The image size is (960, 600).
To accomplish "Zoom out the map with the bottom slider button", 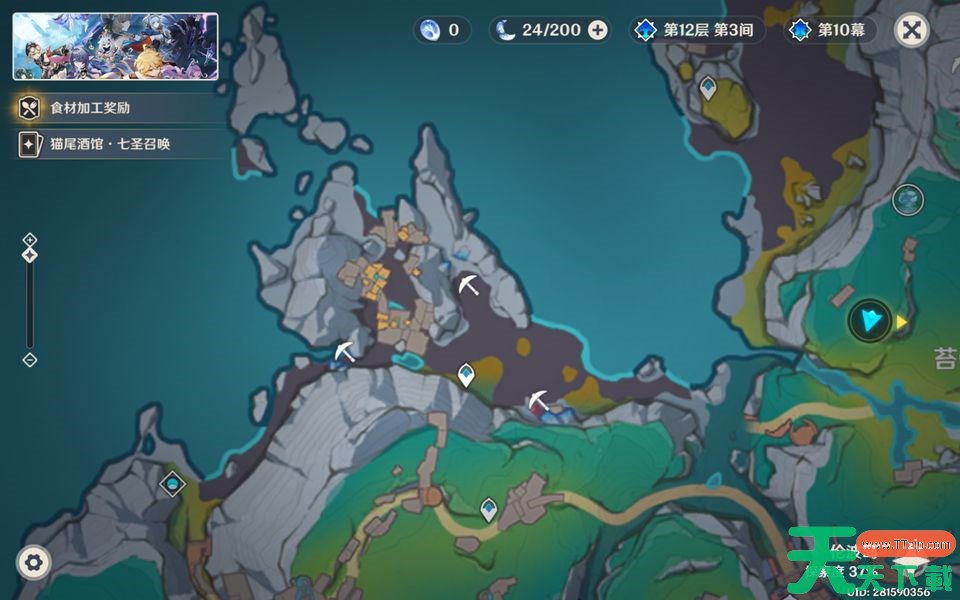I will pyautogui.click(x=30, y=360).
